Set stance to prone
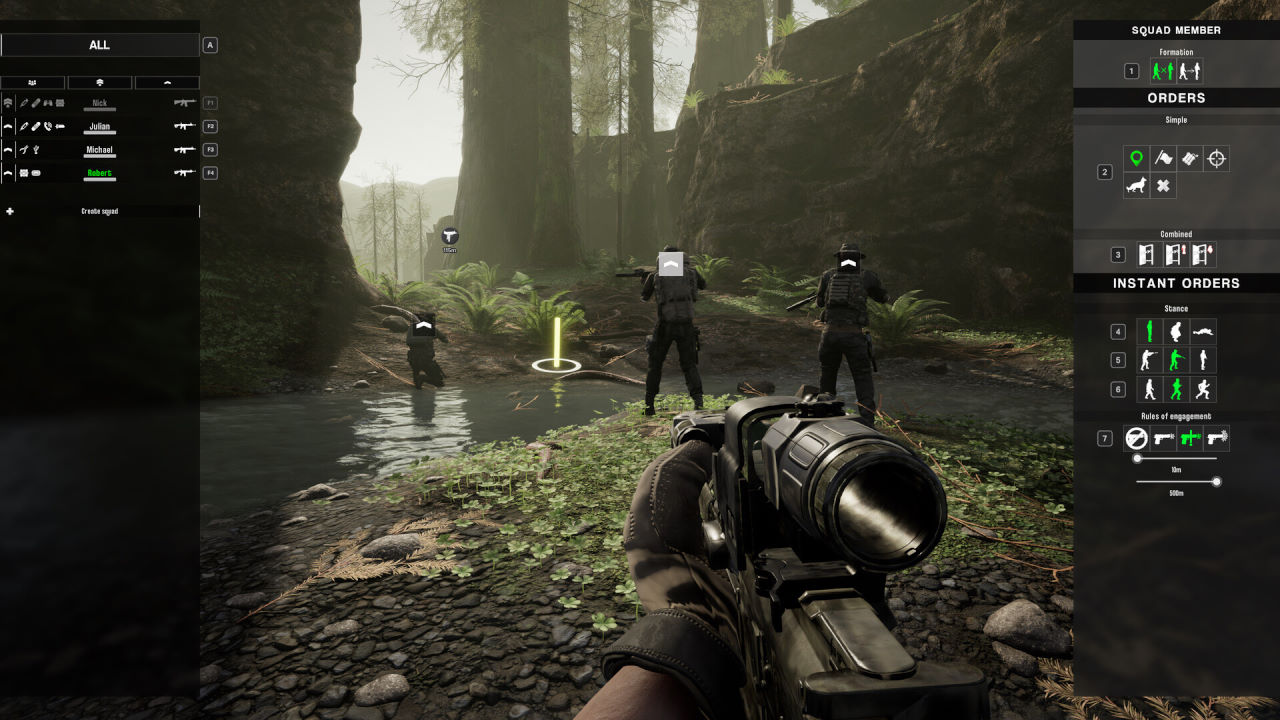This screenshot has width=1280, height=720. [1203, 332]
